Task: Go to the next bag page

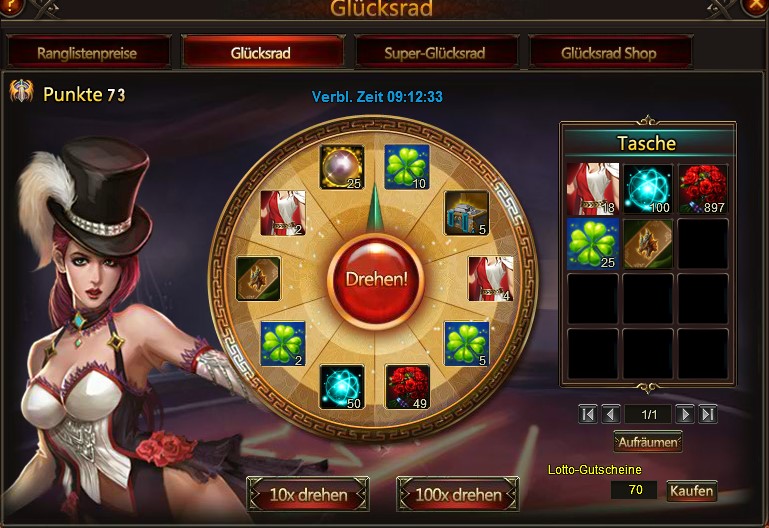Action: tap(685, 414)
